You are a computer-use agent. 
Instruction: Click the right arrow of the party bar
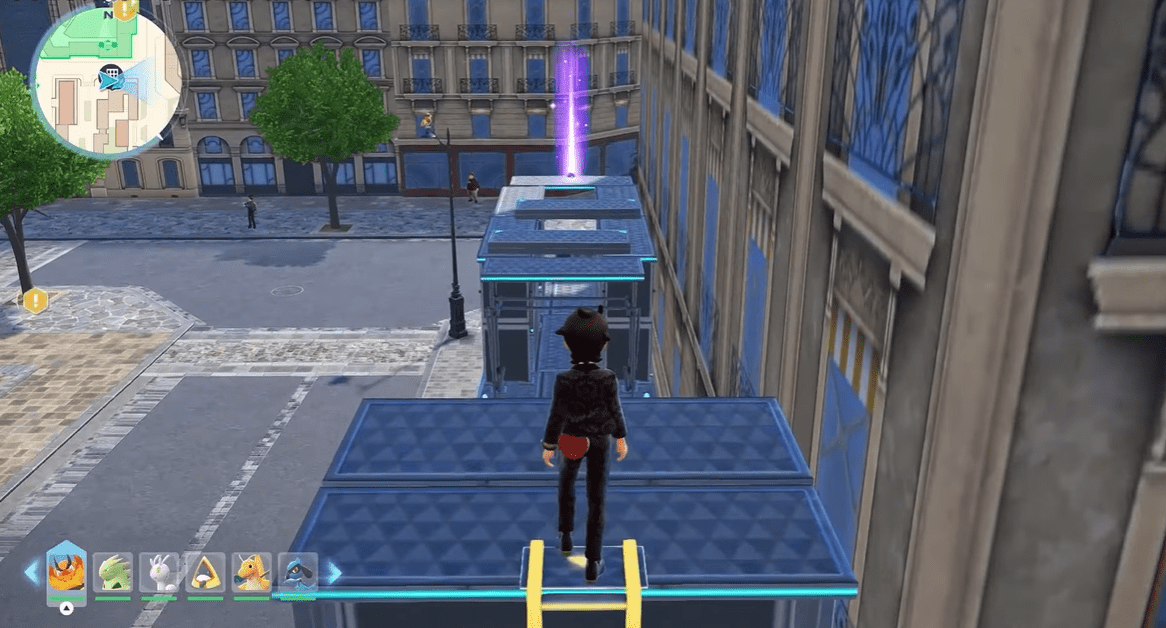(332, 572)
